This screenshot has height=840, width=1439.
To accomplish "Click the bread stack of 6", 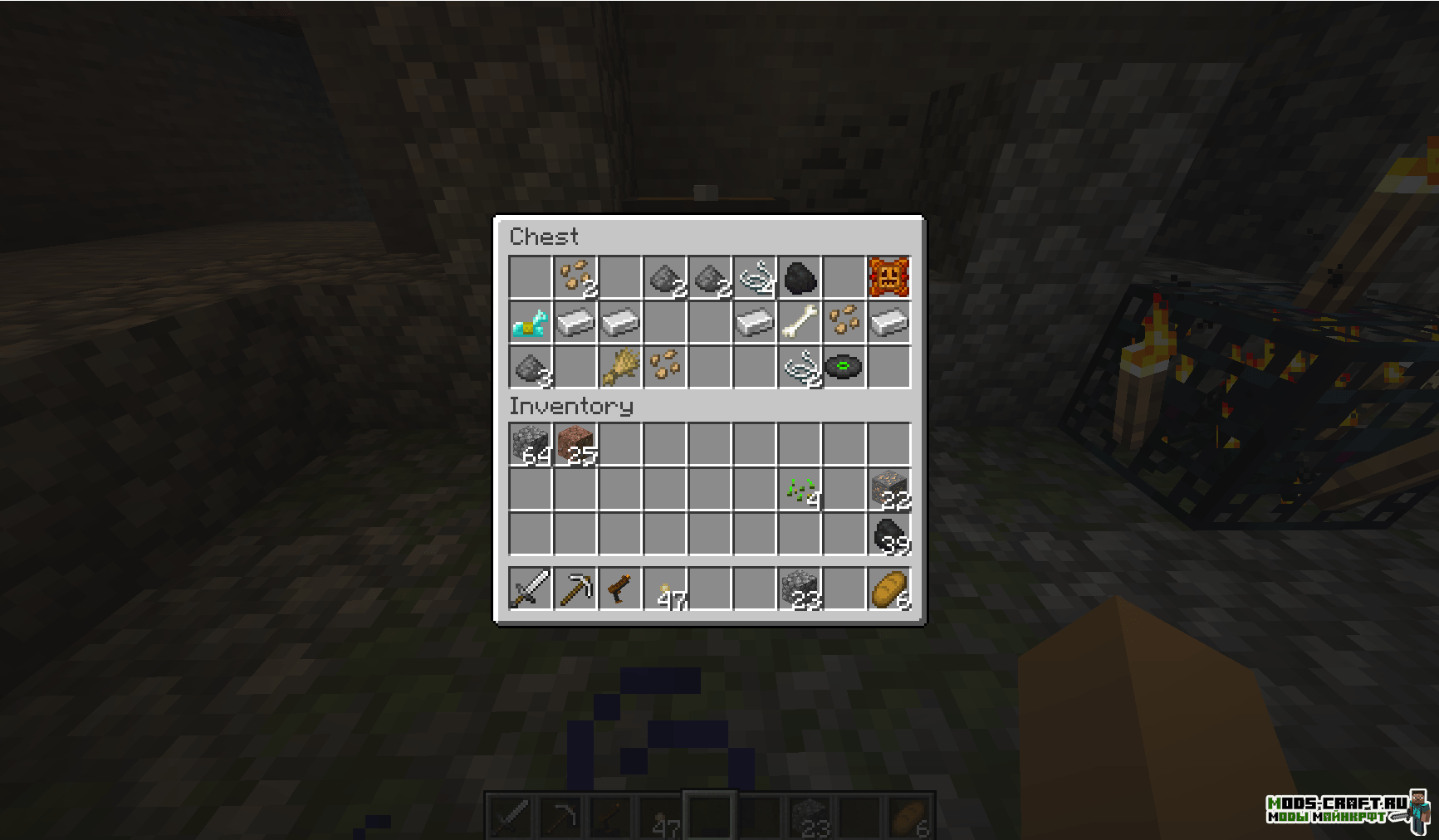I will click(x=889, y=589).
